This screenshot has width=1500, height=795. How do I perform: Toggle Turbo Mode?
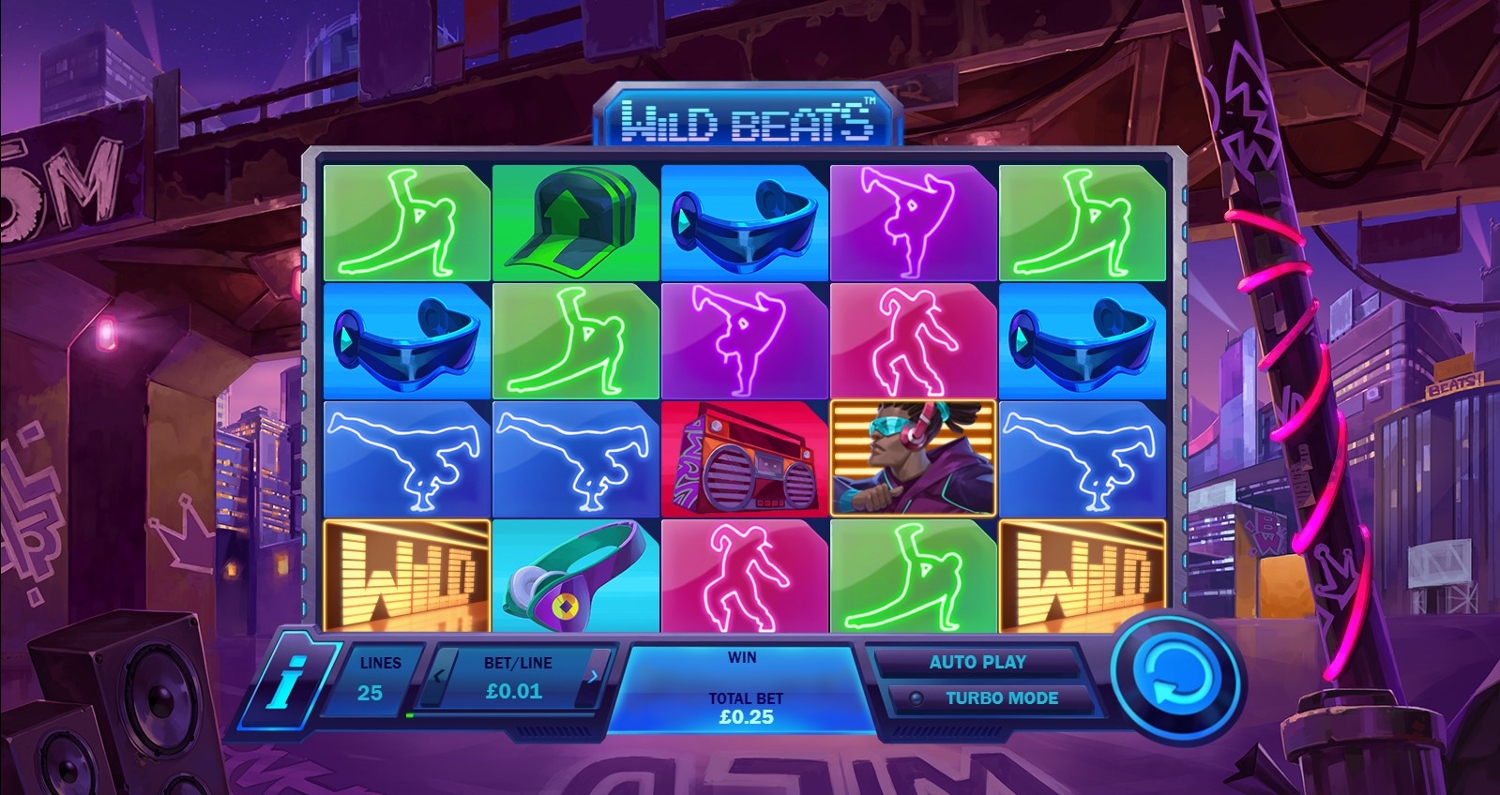pyautogui.click(x=988, y=698)
